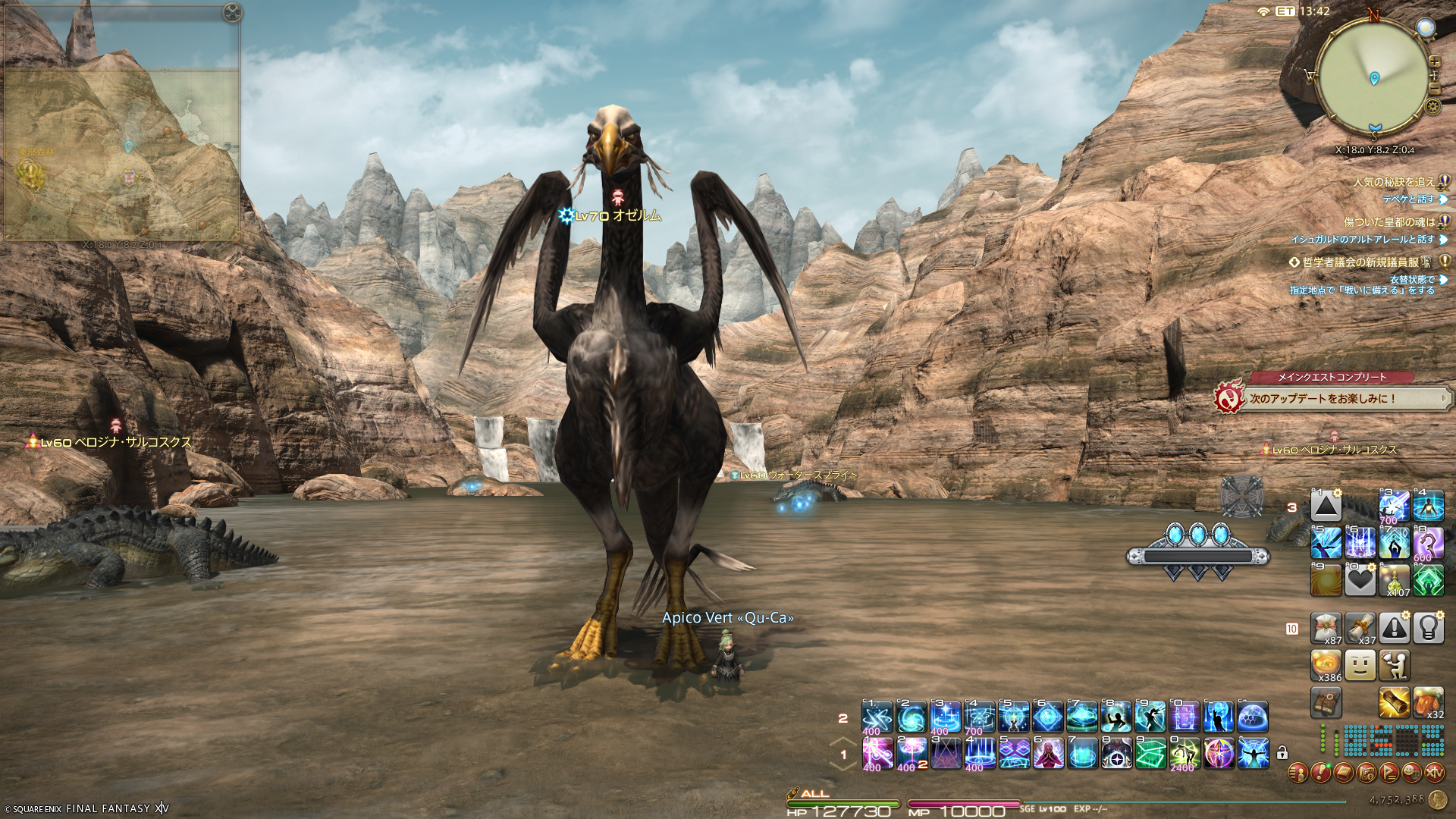Image resolution: width=1456 pixels, height=819 pixels.
Task: Use the soup bowl food item x386
Action: [x=1326, y=665]
